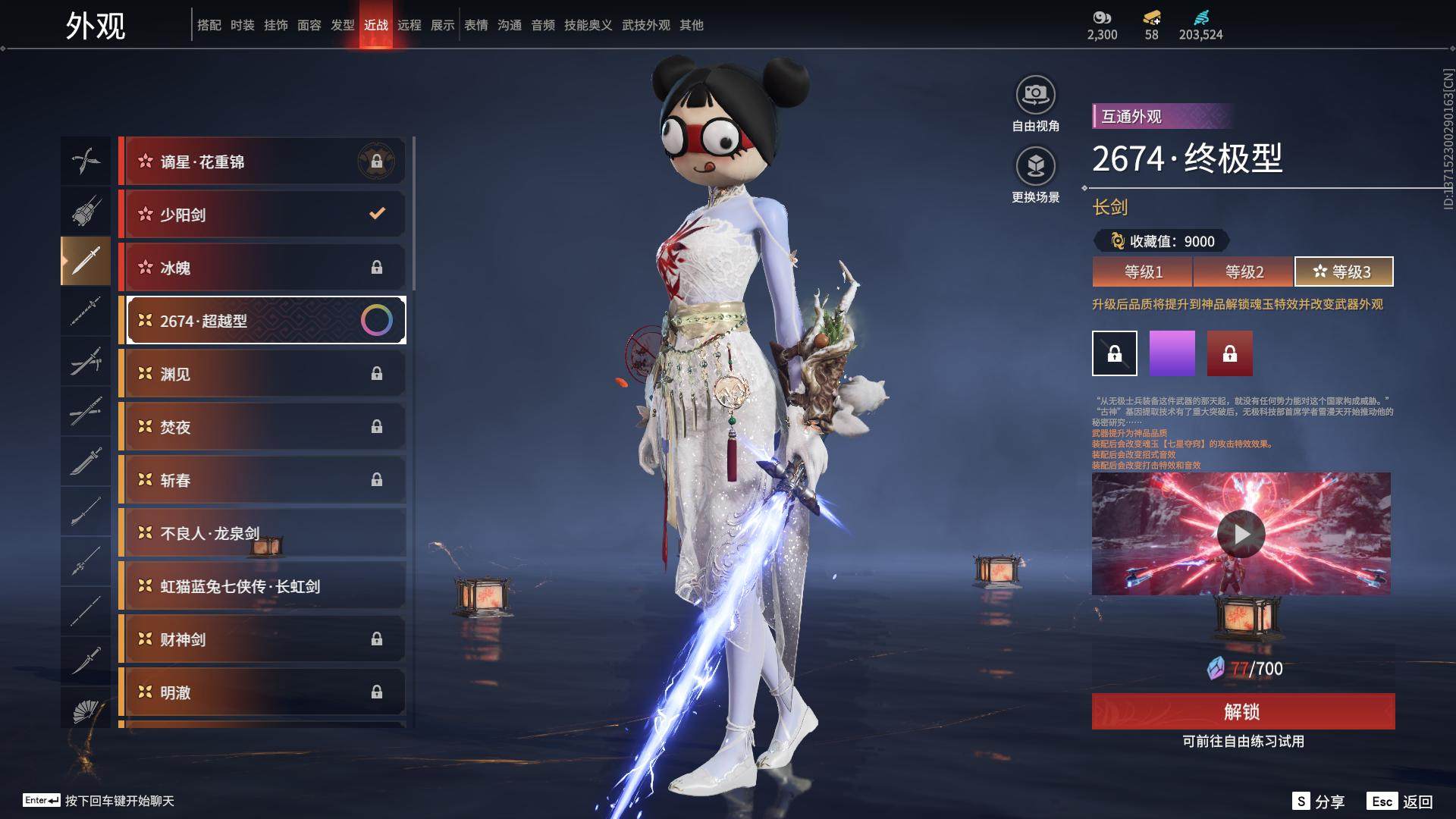1456x819 pixels.
Task: Switch to the 远程 ranged weapon tab
Action: 409,25
